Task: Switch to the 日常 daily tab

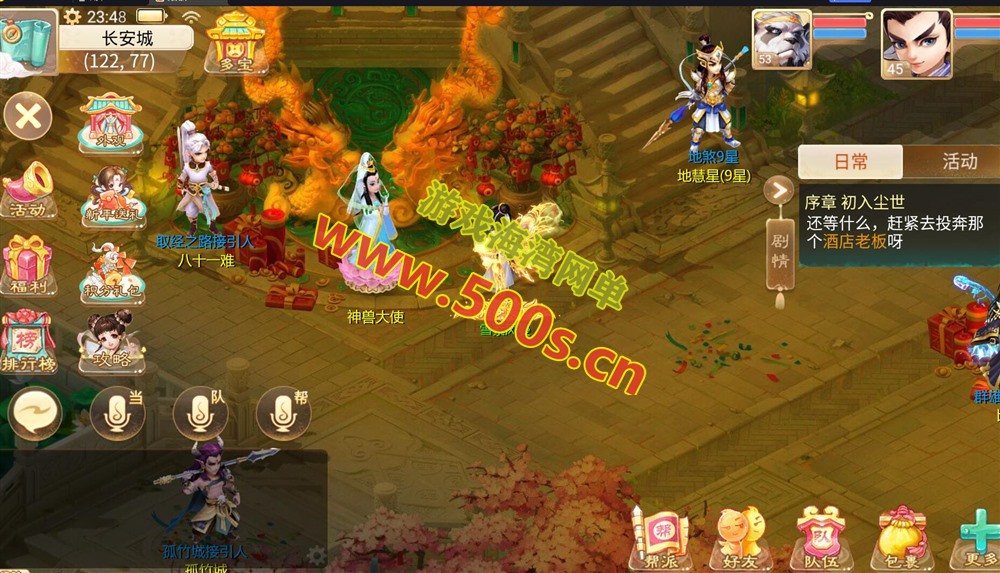Action: tap(850, 162)
